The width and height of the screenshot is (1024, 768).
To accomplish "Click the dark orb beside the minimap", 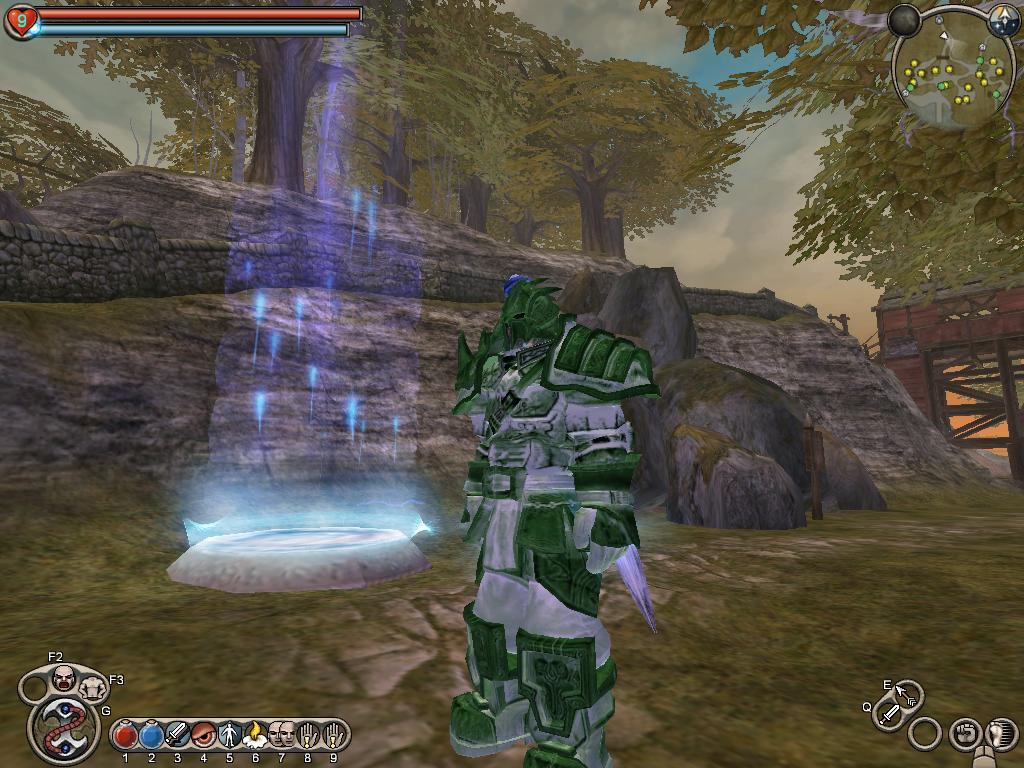I will point(905,21).
